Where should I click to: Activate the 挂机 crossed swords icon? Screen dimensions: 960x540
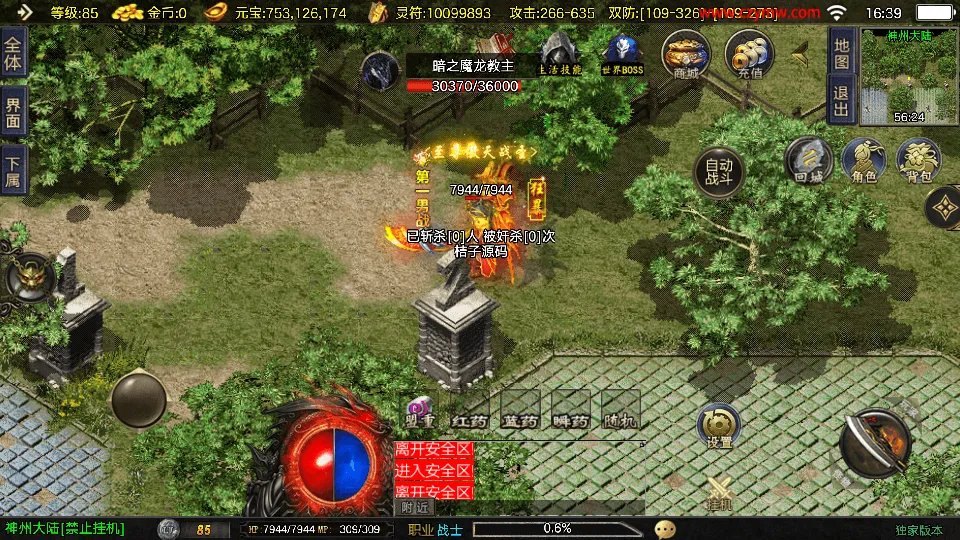click(719, 491)
